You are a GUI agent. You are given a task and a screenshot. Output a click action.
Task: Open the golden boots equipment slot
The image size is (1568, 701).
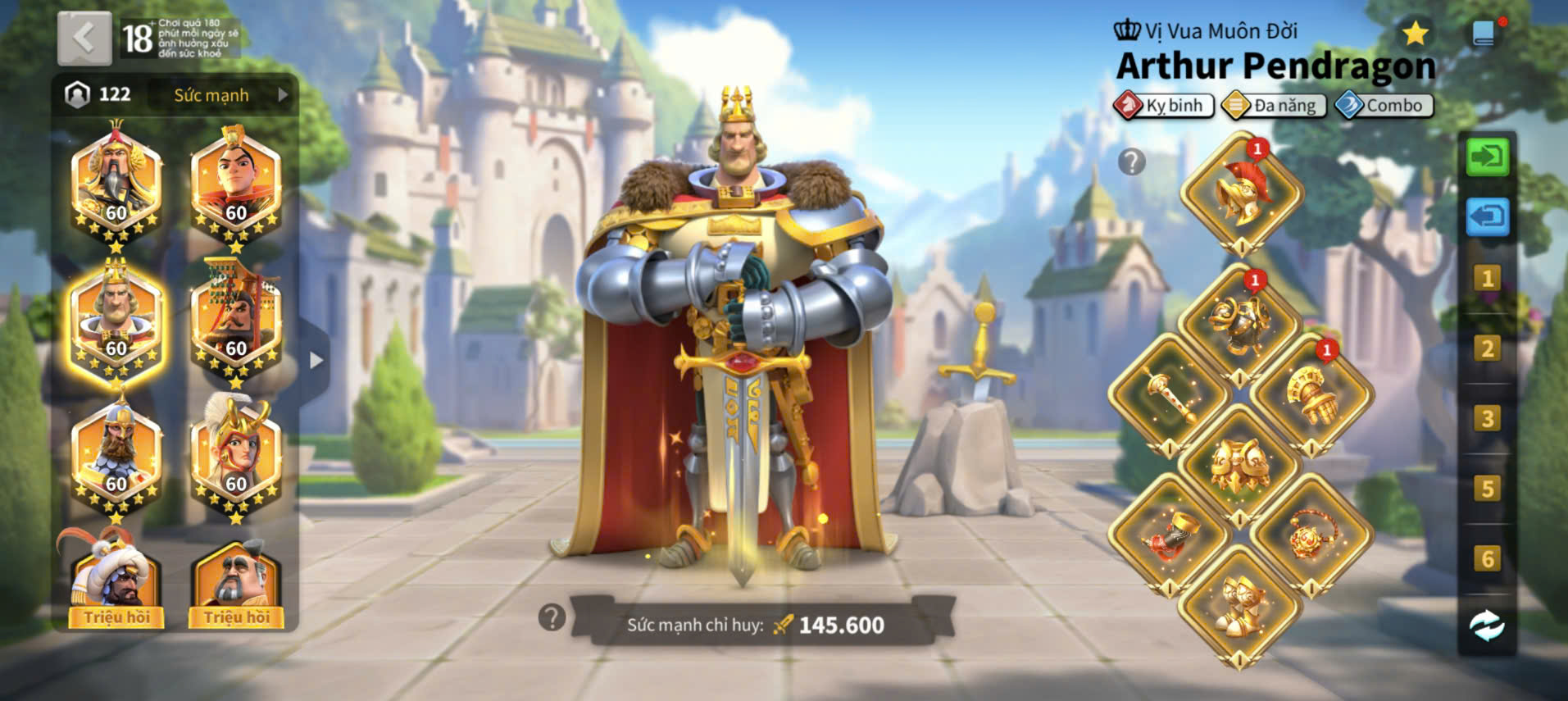pyautogui.click(x=1238, y=604)
